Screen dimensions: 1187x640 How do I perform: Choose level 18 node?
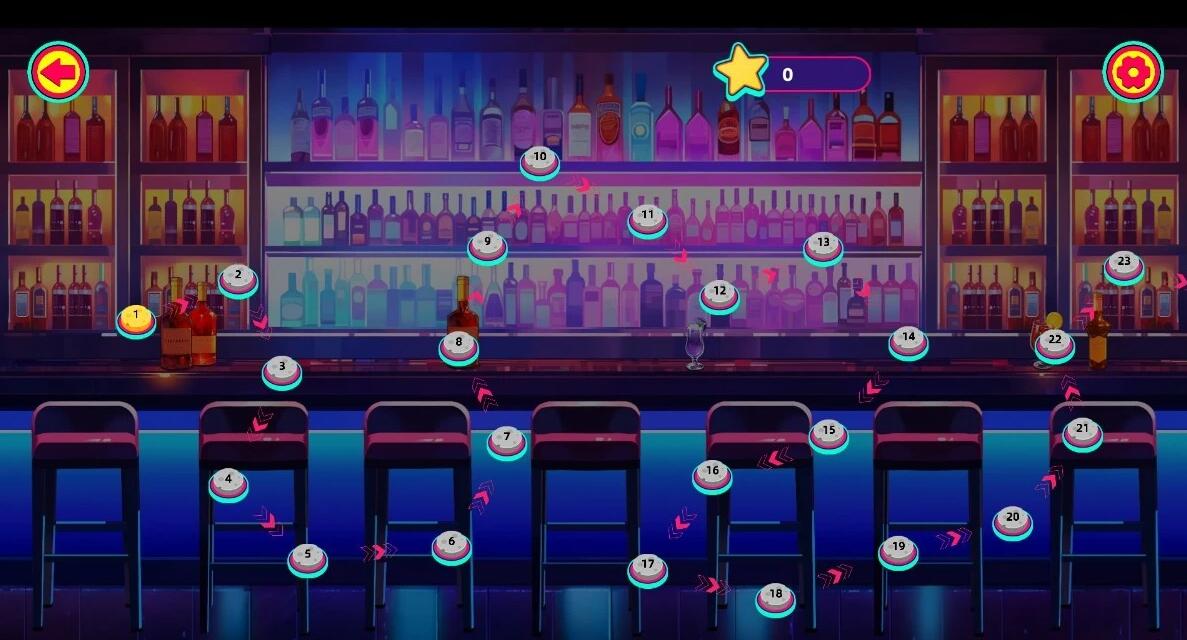click(776, 598)
